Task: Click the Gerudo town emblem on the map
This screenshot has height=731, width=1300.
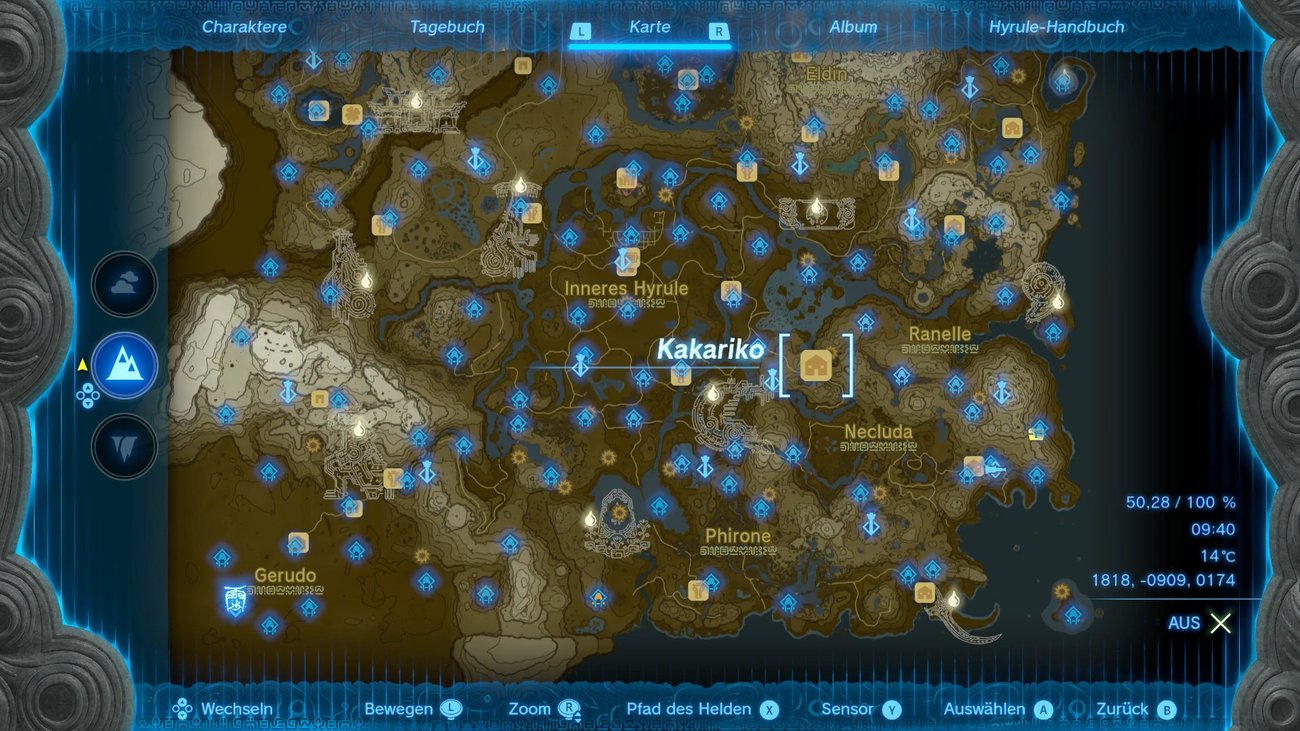Action: pyautogui.click(x=234, y=596)
